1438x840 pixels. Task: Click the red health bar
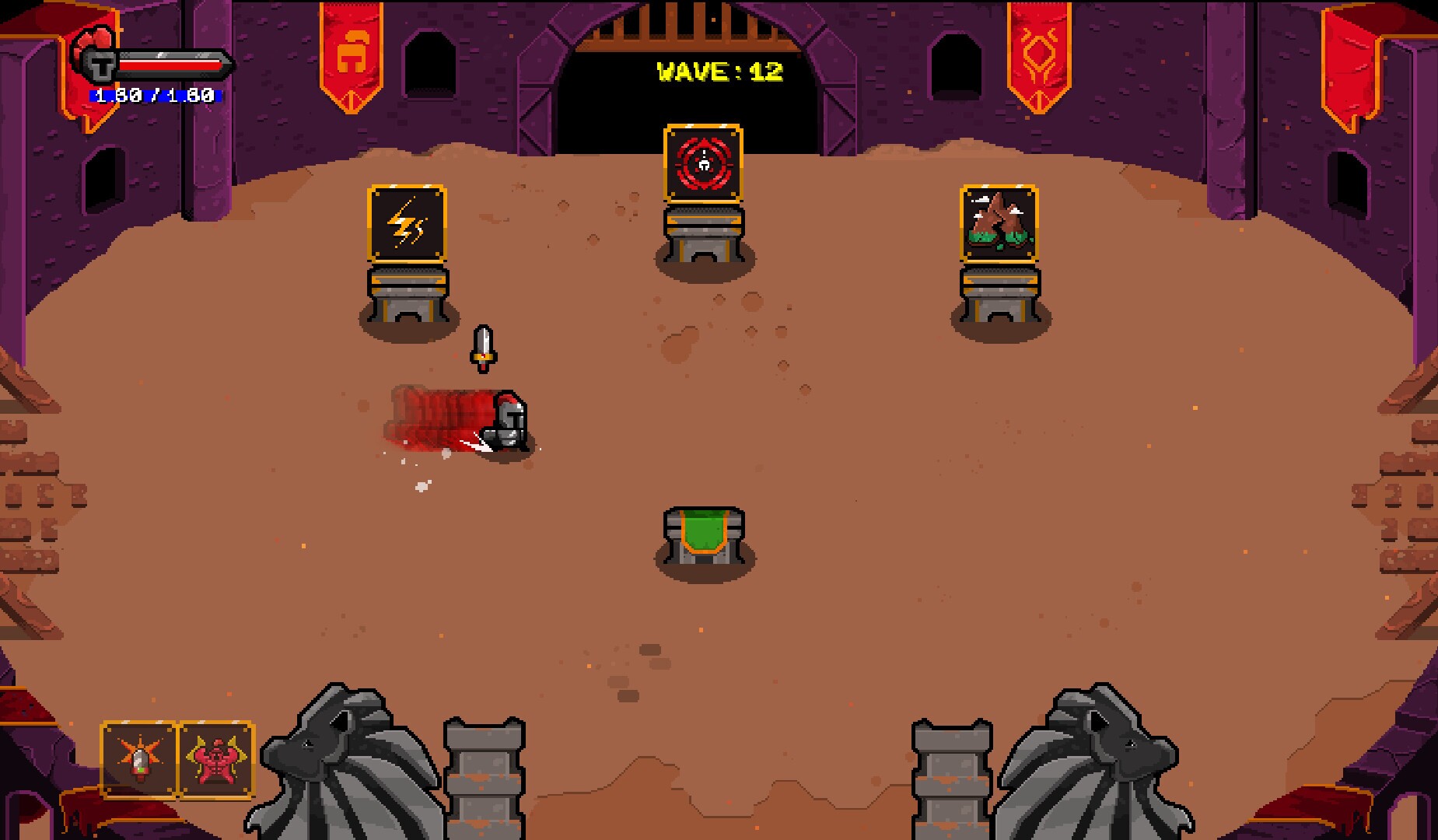[171, 66]
